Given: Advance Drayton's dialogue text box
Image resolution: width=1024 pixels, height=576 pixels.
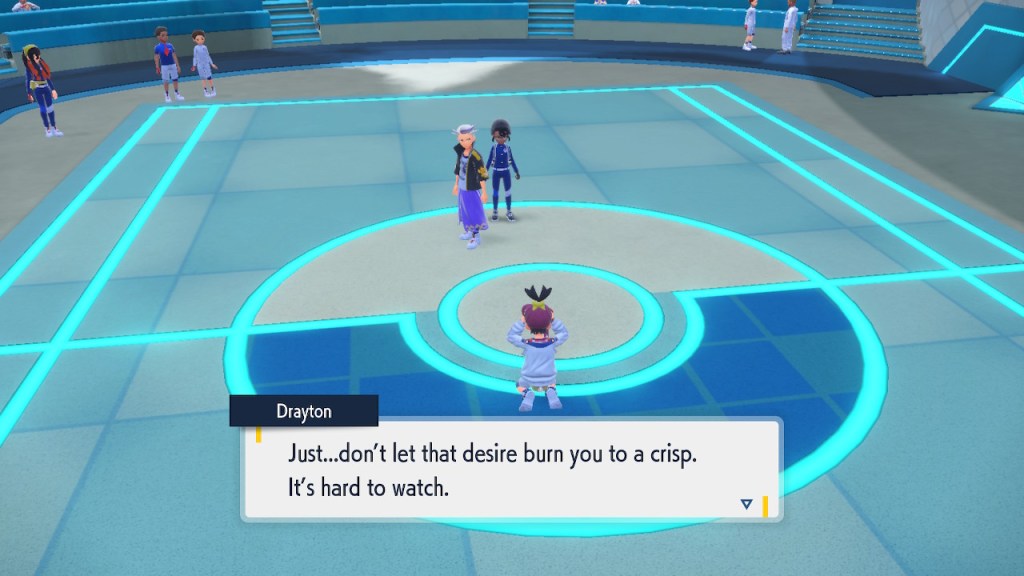Looking at the screenshot, I should 510,468.
